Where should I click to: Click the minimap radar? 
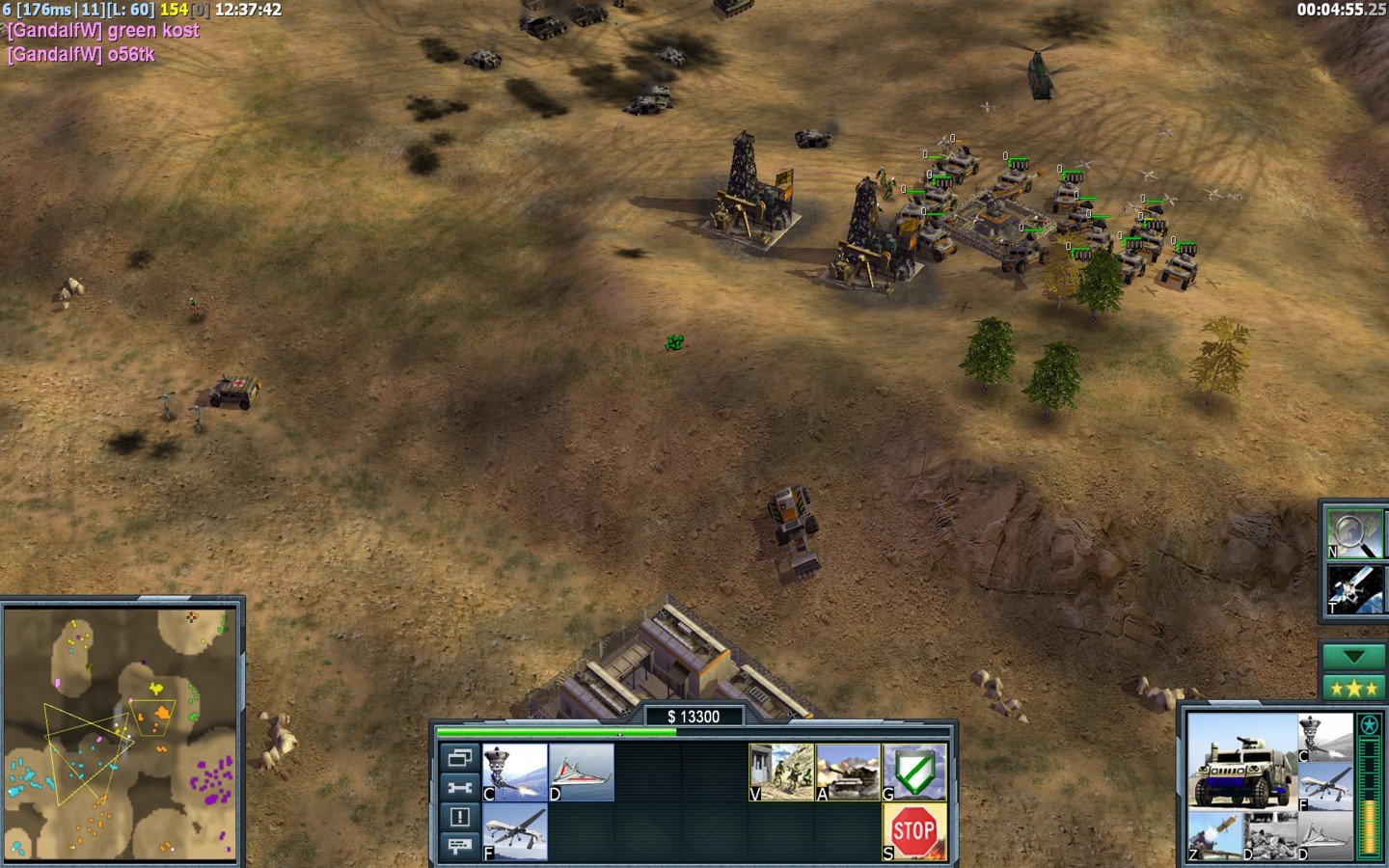pos(122,734)
